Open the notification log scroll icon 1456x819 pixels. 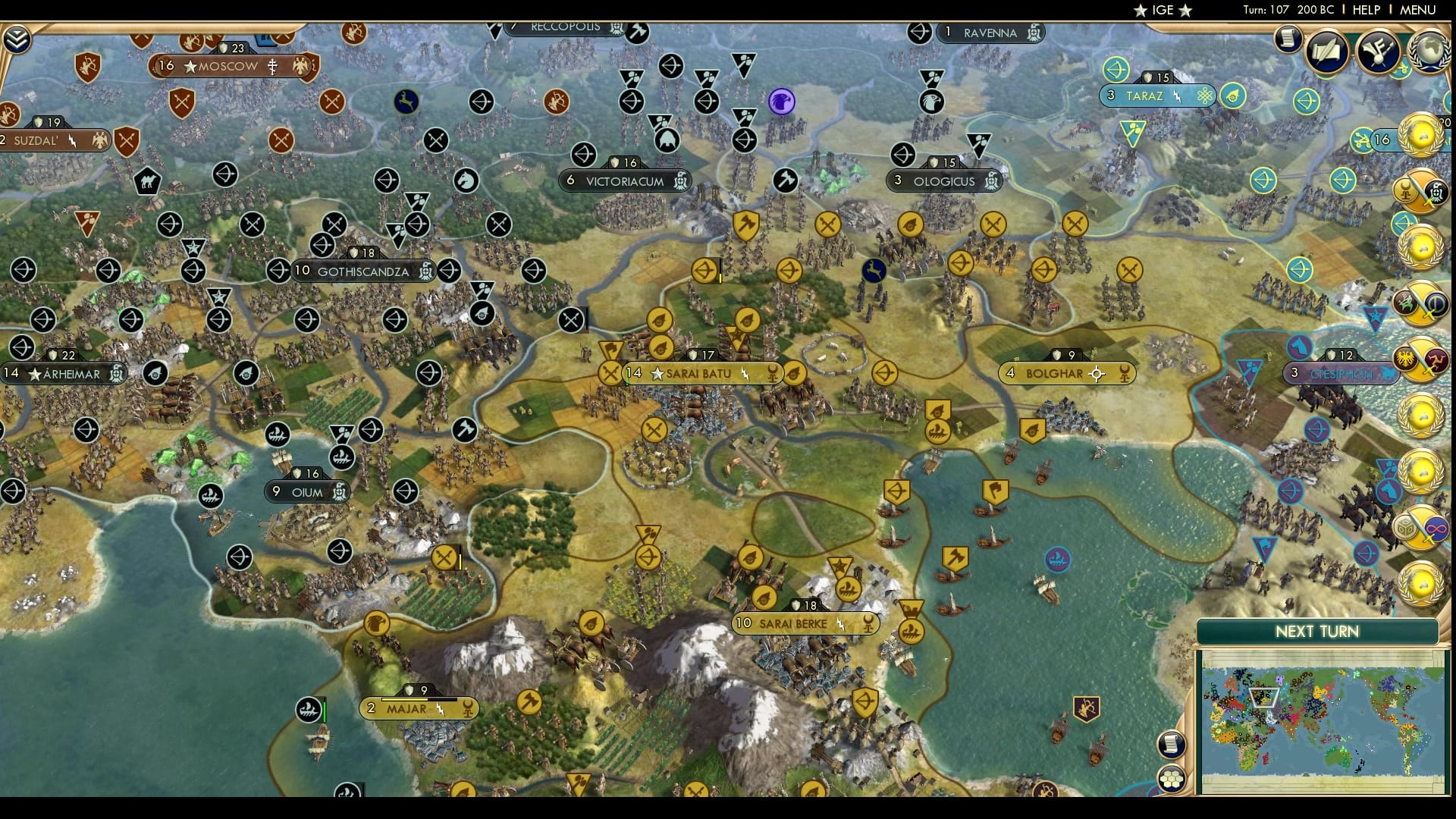(x=1288, y=39)
